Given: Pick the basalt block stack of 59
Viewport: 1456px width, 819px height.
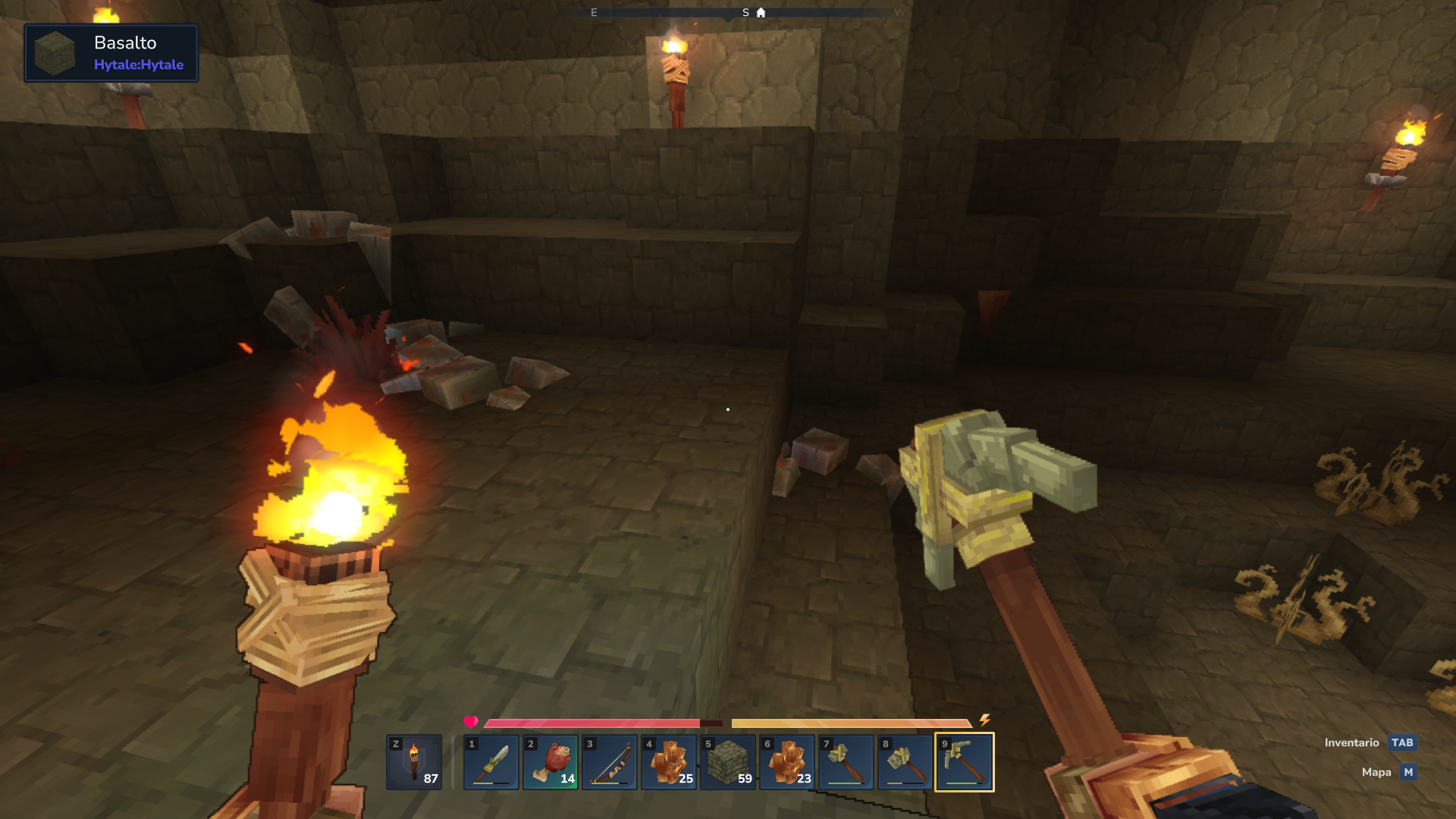Looking at the screenshot, I should pyautogui.click(x=728, y=762).
